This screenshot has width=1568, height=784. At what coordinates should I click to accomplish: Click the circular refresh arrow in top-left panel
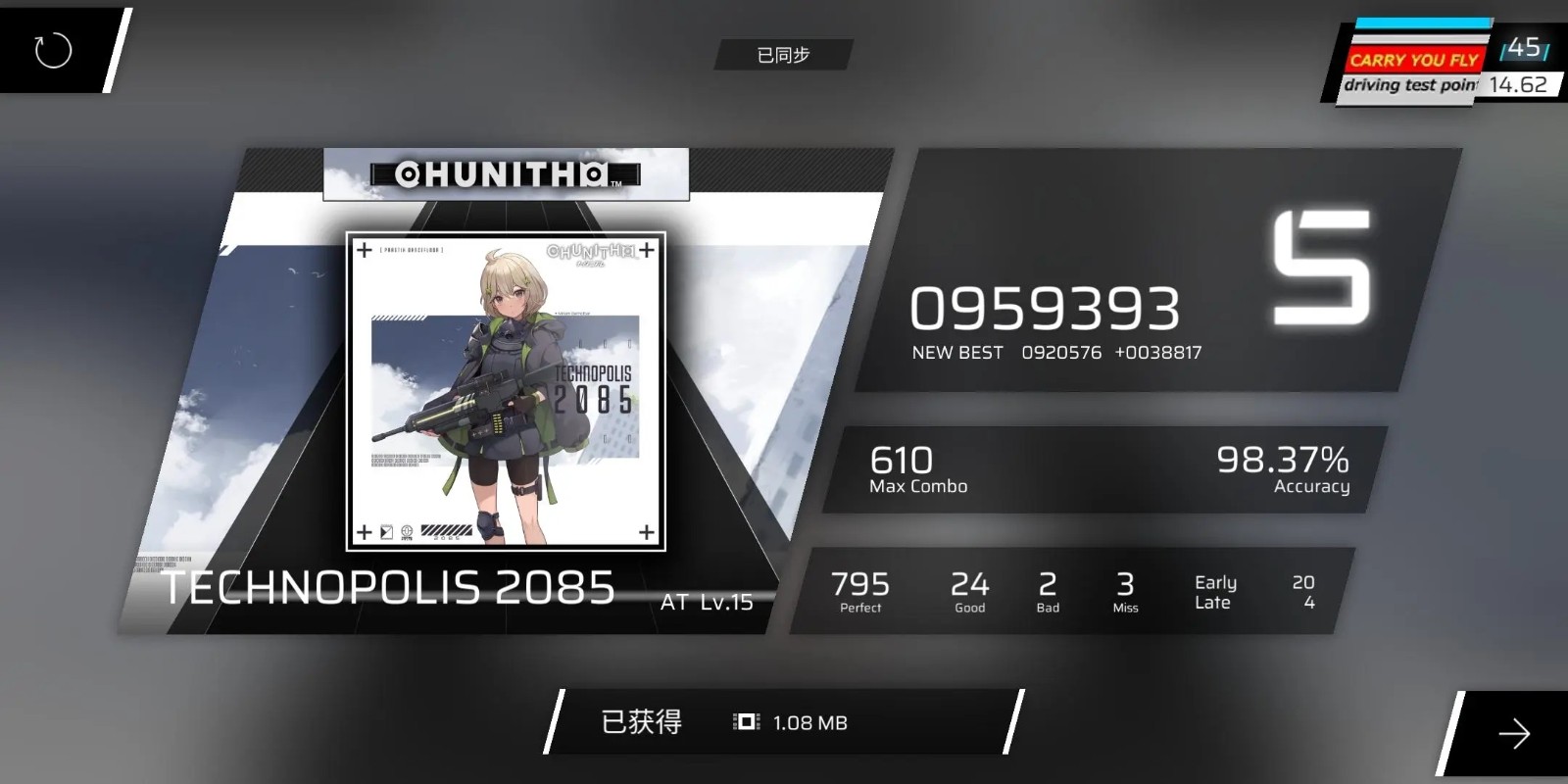click(x=54, y=51)
